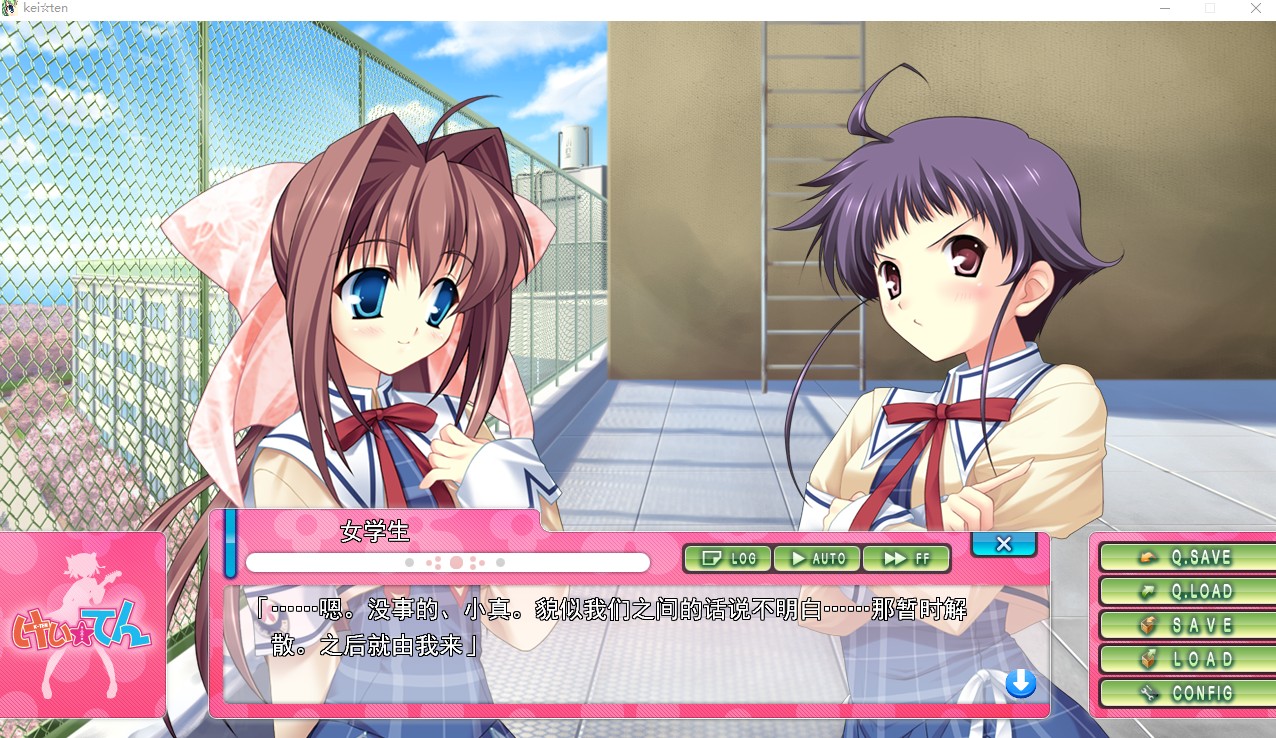The image size is (1276, 738).
Task: Open the LOG backlog button
Action: (x=728, y=558)
